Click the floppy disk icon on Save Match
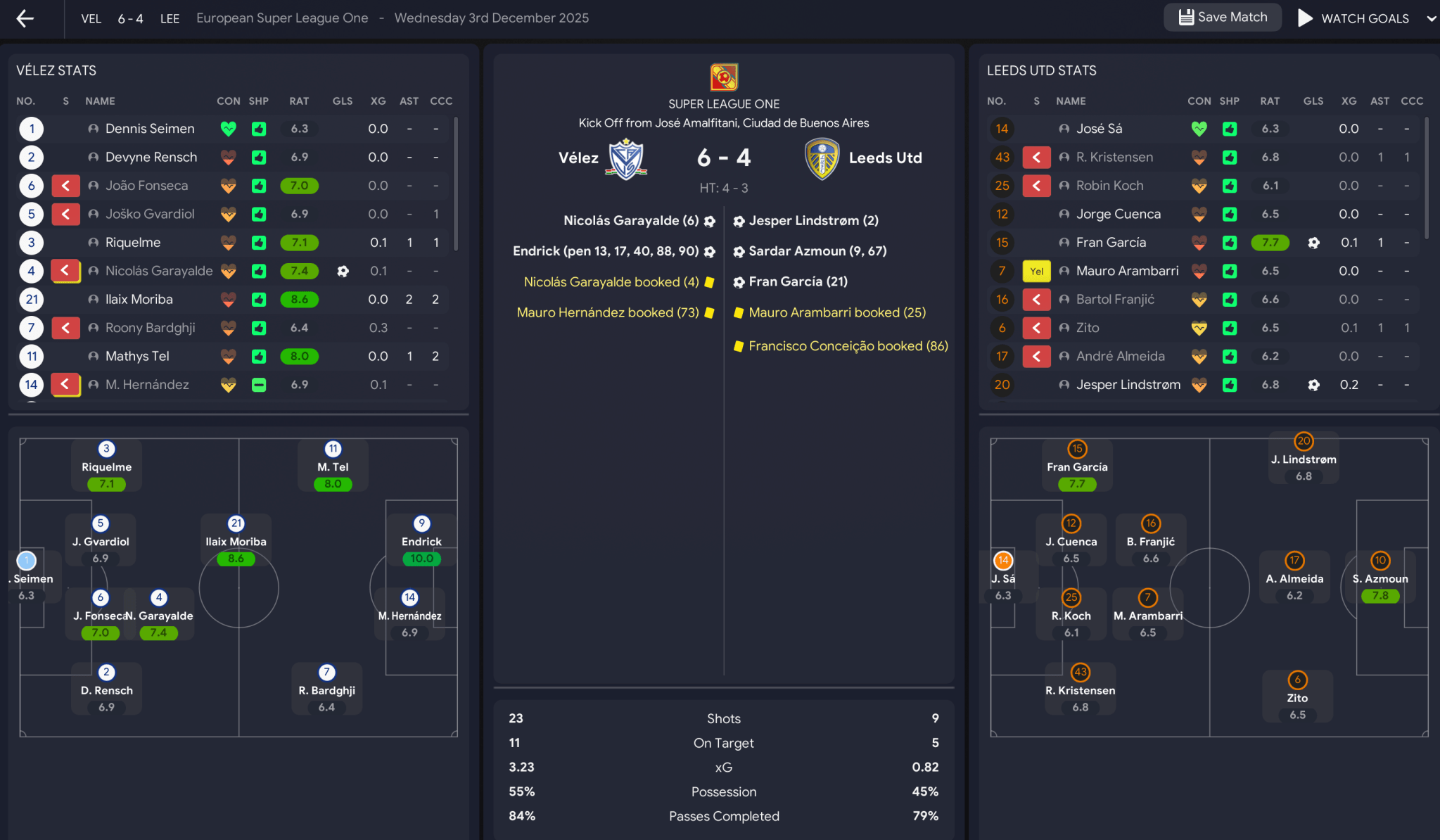The image size is (1440, 840). (x=1187, y=17)
